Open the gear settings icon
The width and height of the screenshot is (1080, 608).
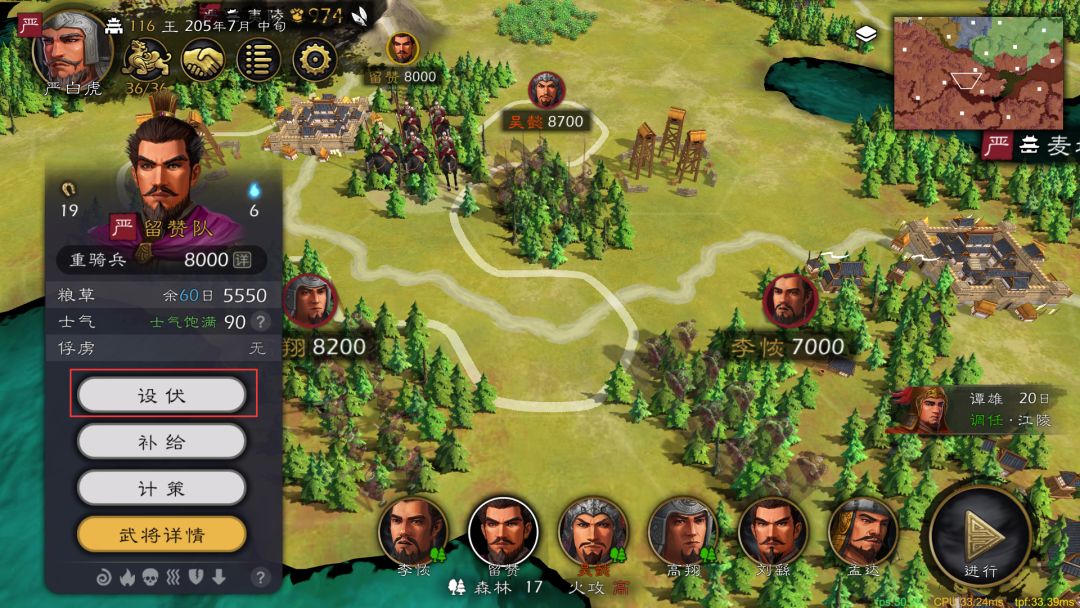coord(315,60)
